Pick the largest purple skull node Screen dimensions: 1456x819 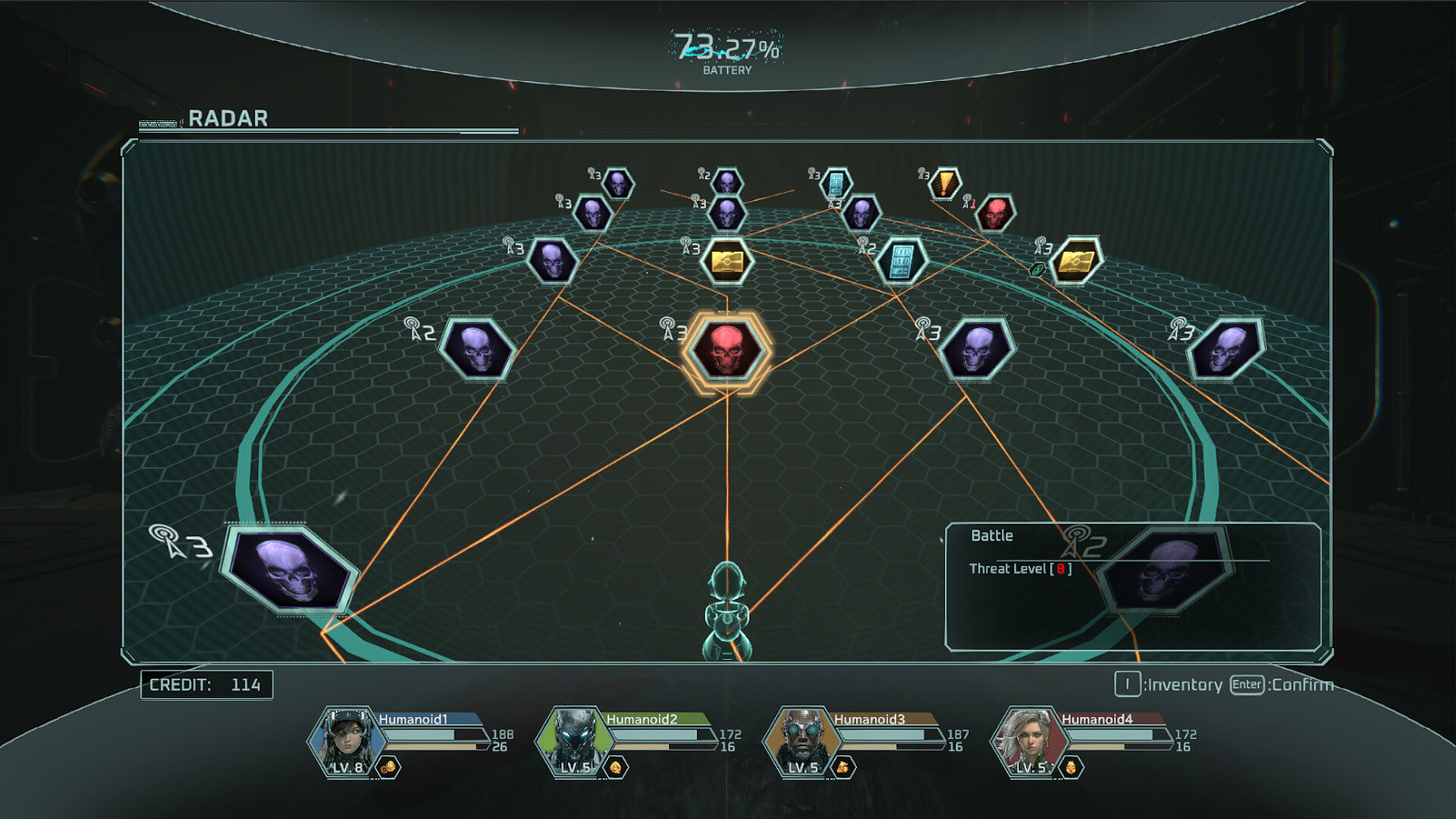(x=289, y=569)
